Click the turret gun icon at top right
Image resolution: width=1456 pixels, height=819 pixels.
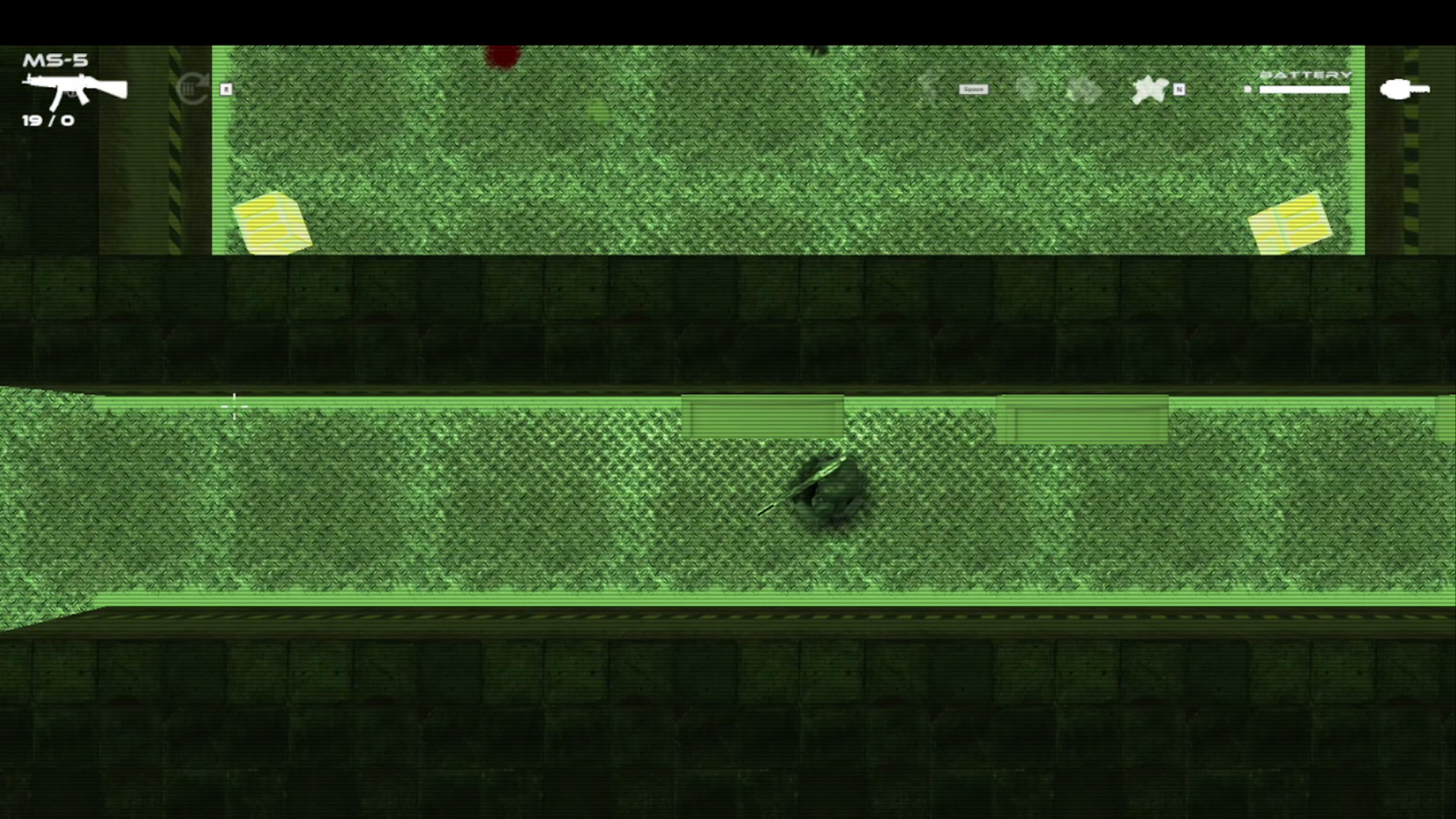pos(1404,89)
